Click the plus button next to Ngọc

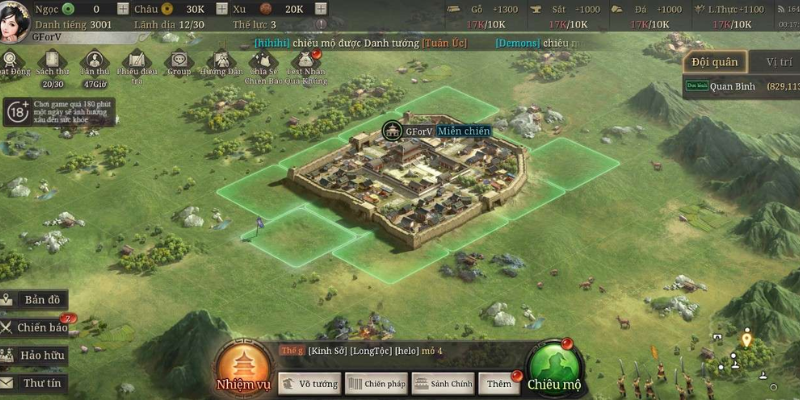(125, 8)
